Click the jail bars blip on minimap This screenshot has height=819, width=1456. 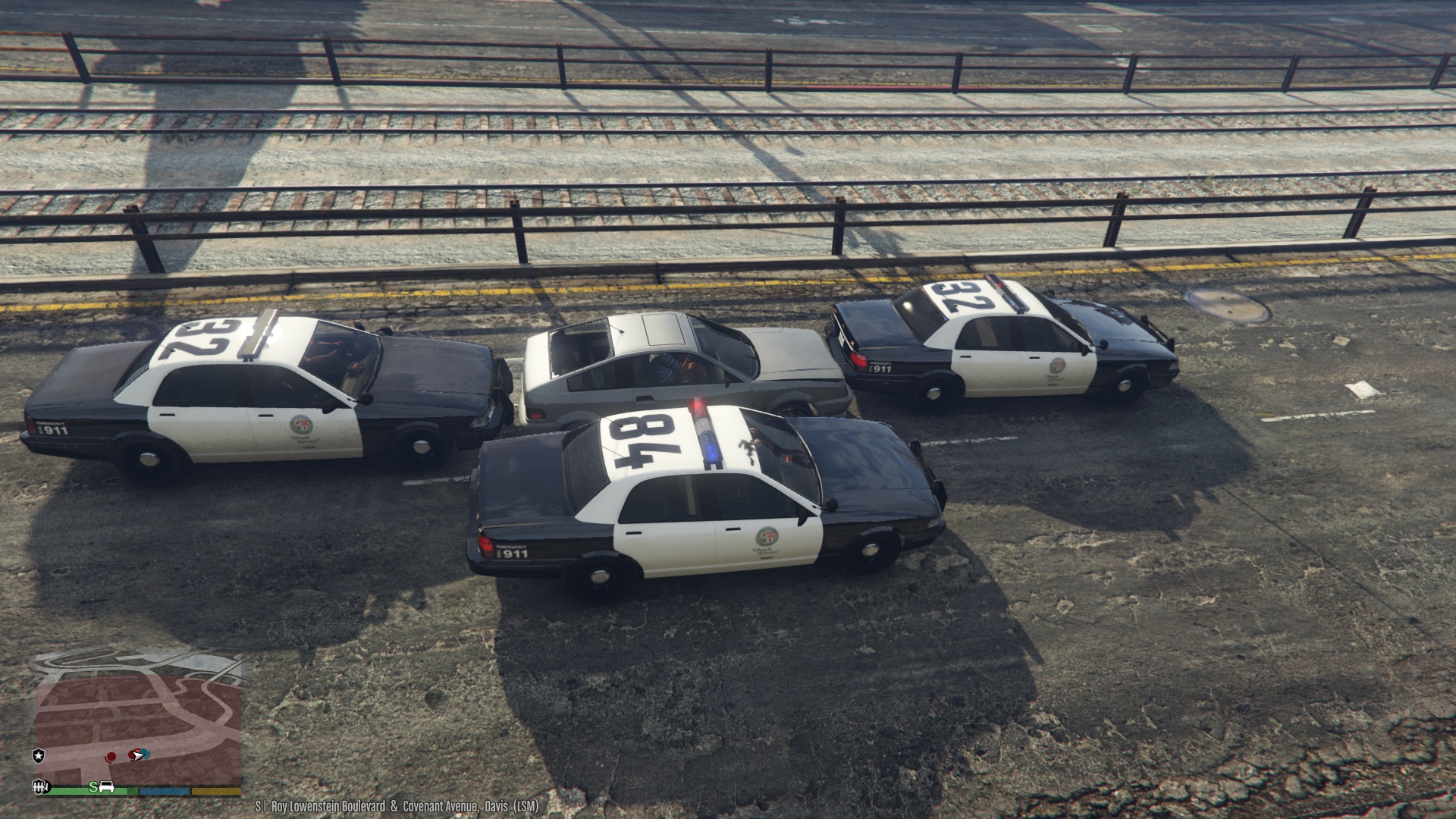pyautogui.click(x=38, y=786)
